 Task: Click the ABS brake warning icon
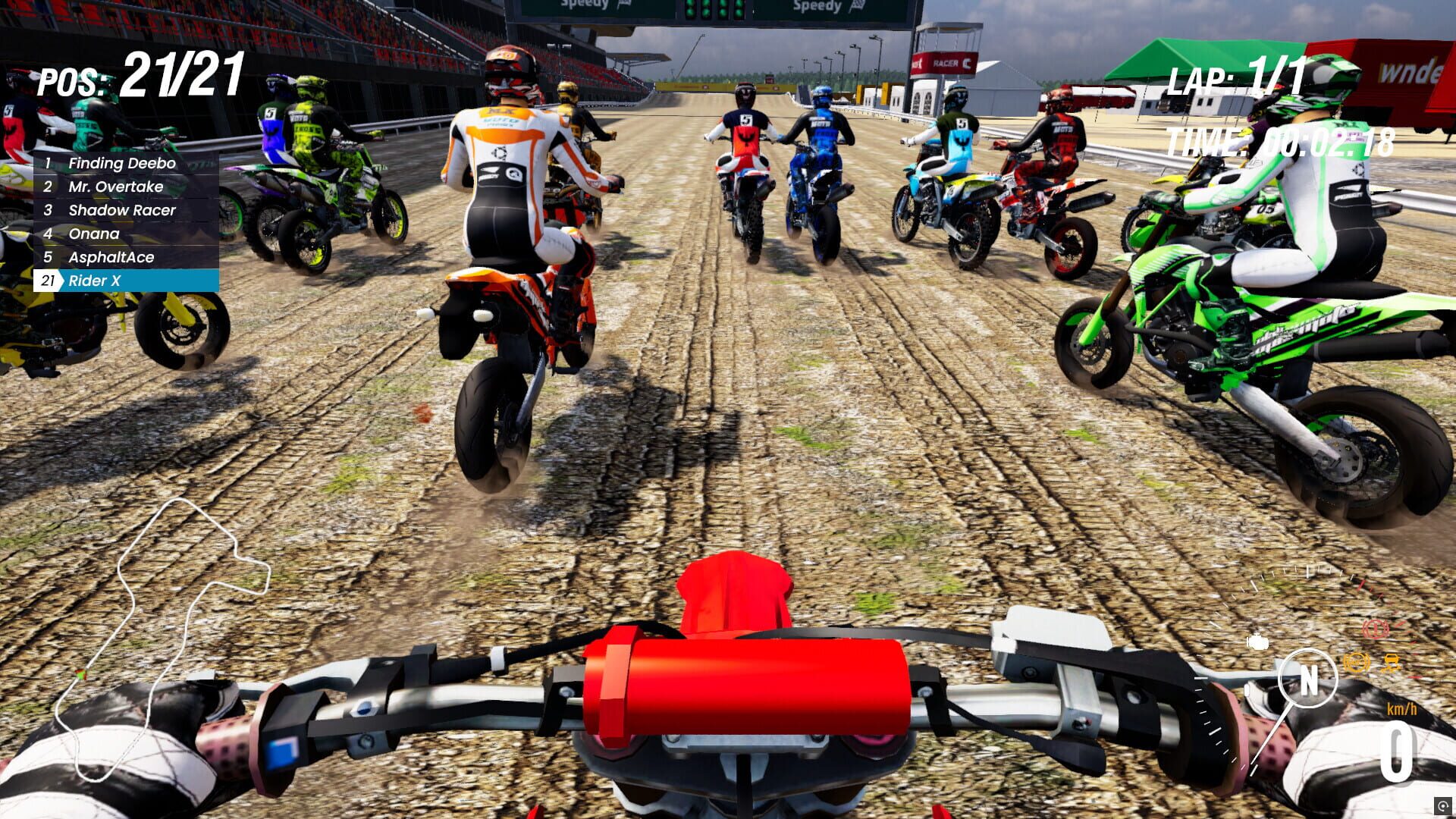point(1356,663)
